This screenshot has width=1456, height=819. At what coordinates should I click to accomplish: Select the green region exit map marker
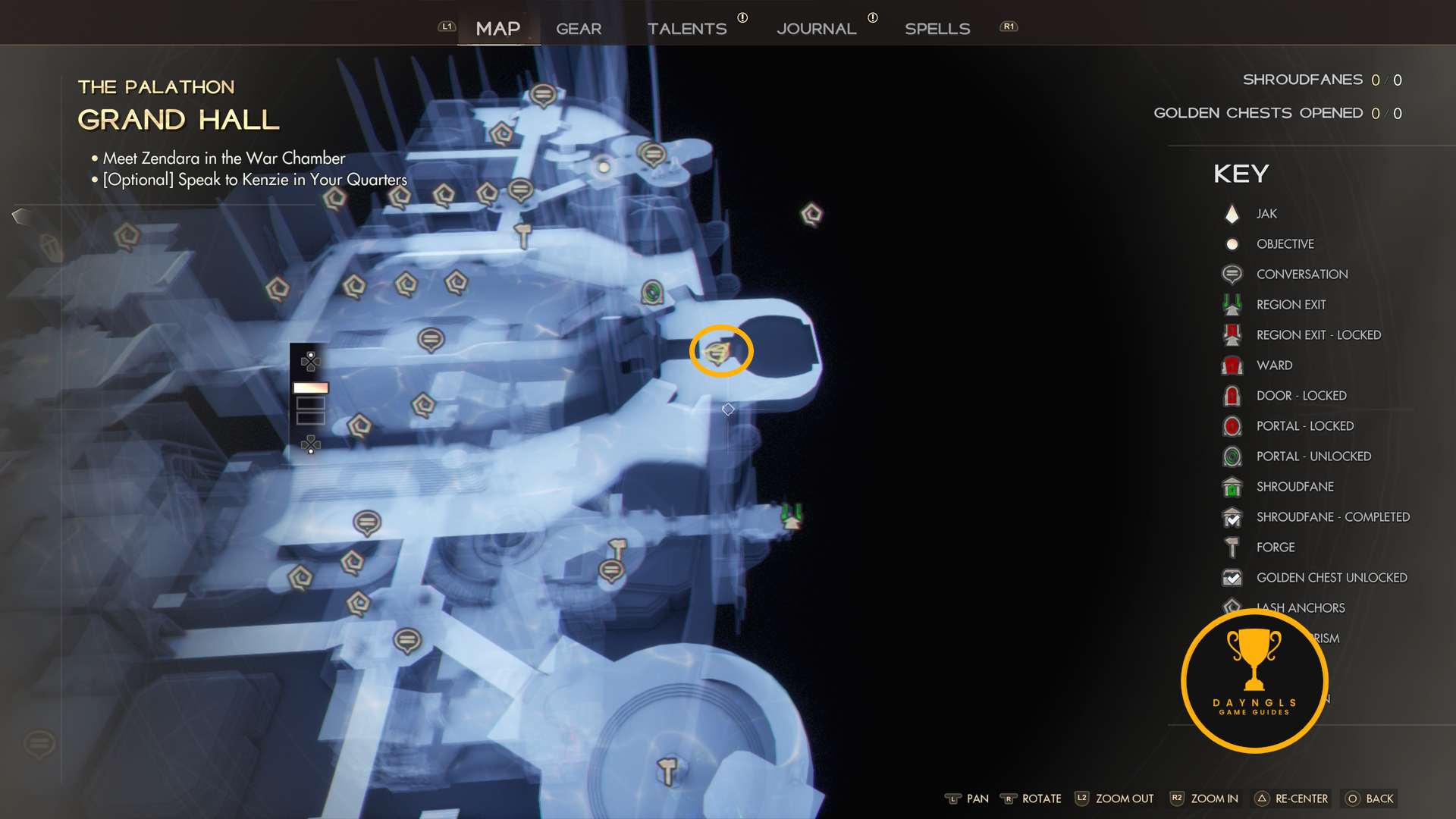click(x=791, y=517)
